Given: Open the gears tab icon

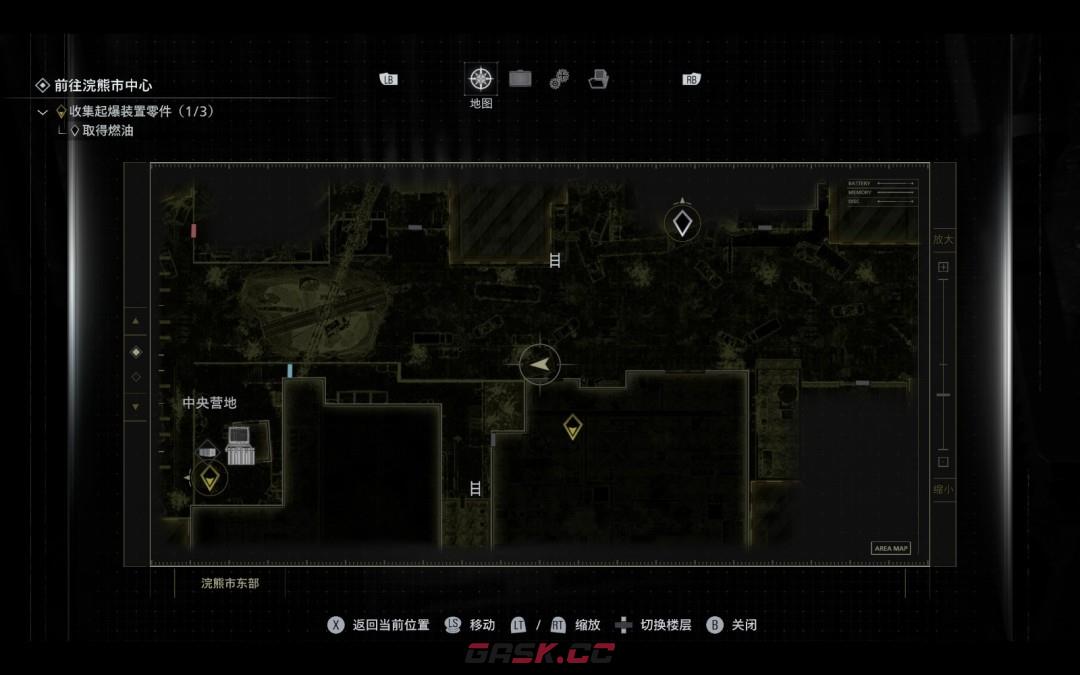Looking at the screenshot, I should [559, 79].
